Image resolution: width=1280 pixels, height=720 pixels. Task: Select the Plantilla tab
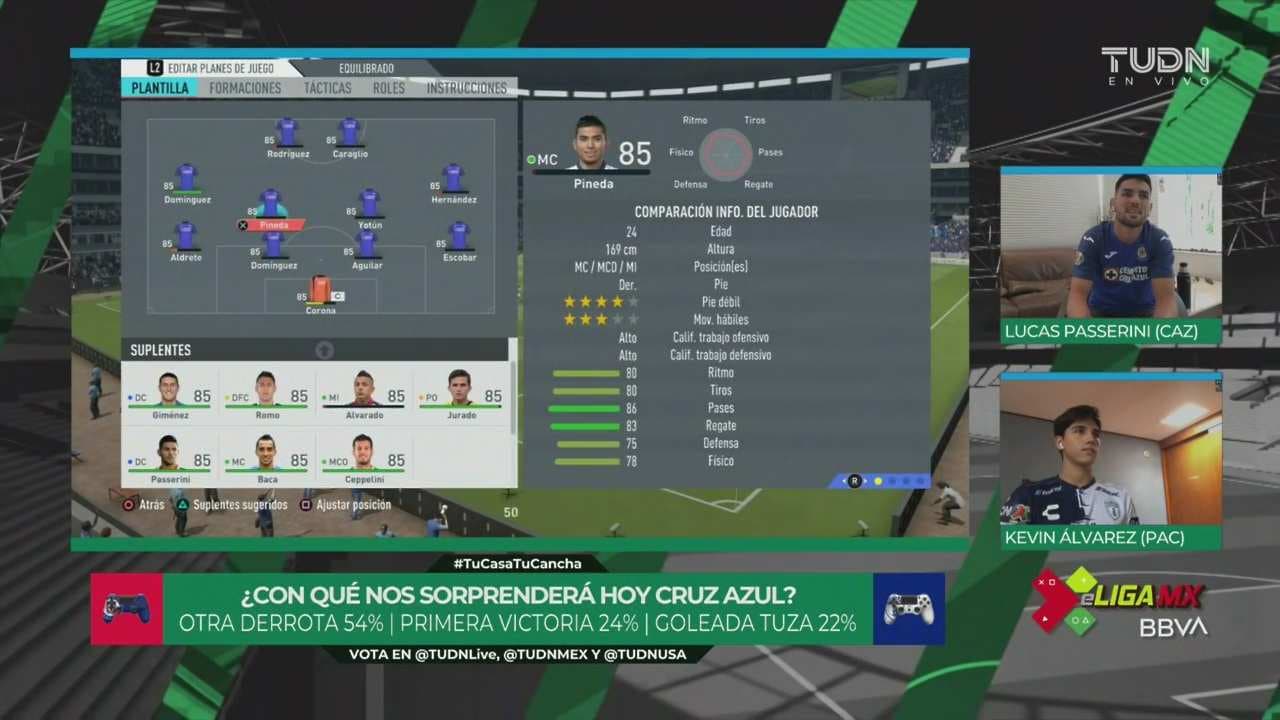160,88
